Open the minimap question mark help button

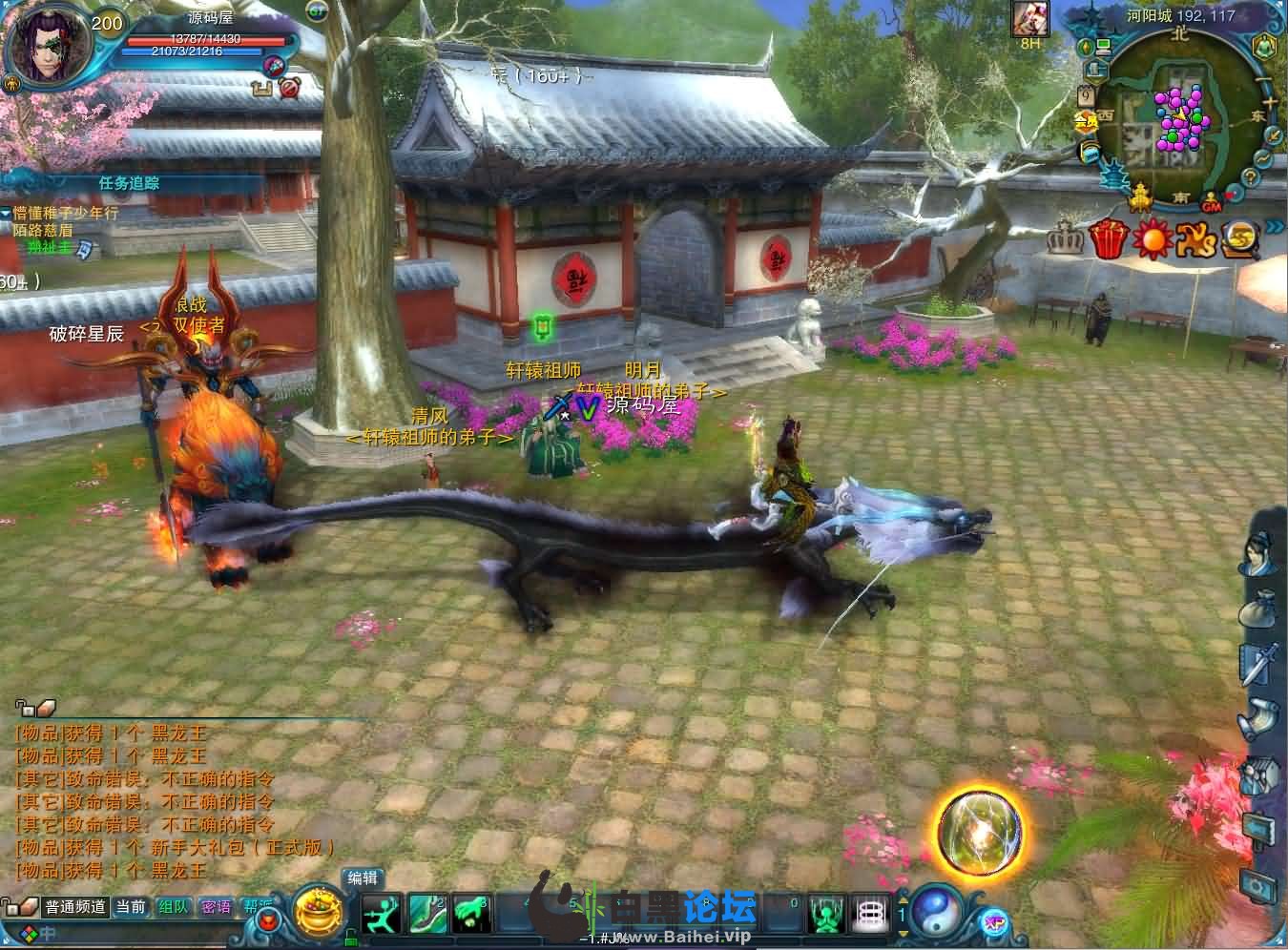(1249, 178)
